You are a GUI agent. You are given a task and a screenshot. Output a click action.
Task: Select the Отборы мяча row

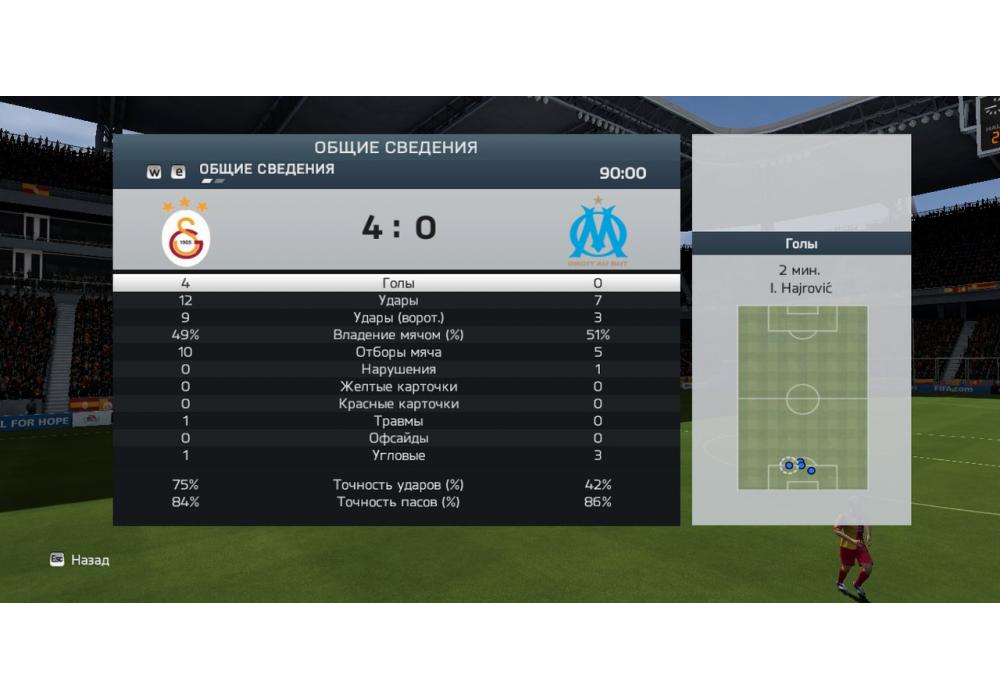click(398, 352)
